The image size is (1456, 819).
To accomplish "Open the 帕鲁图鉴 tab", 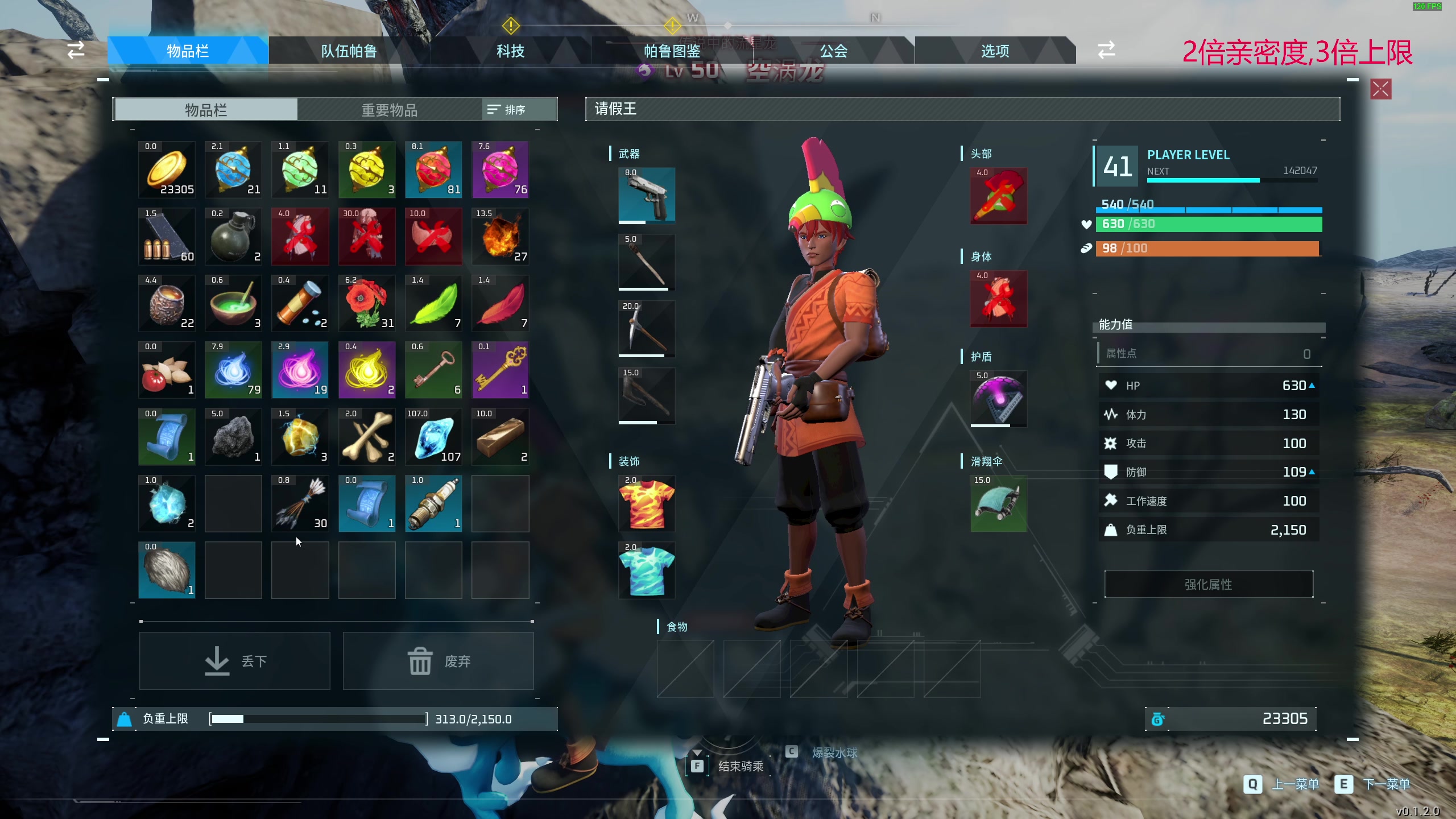I will tap(672, 51).
